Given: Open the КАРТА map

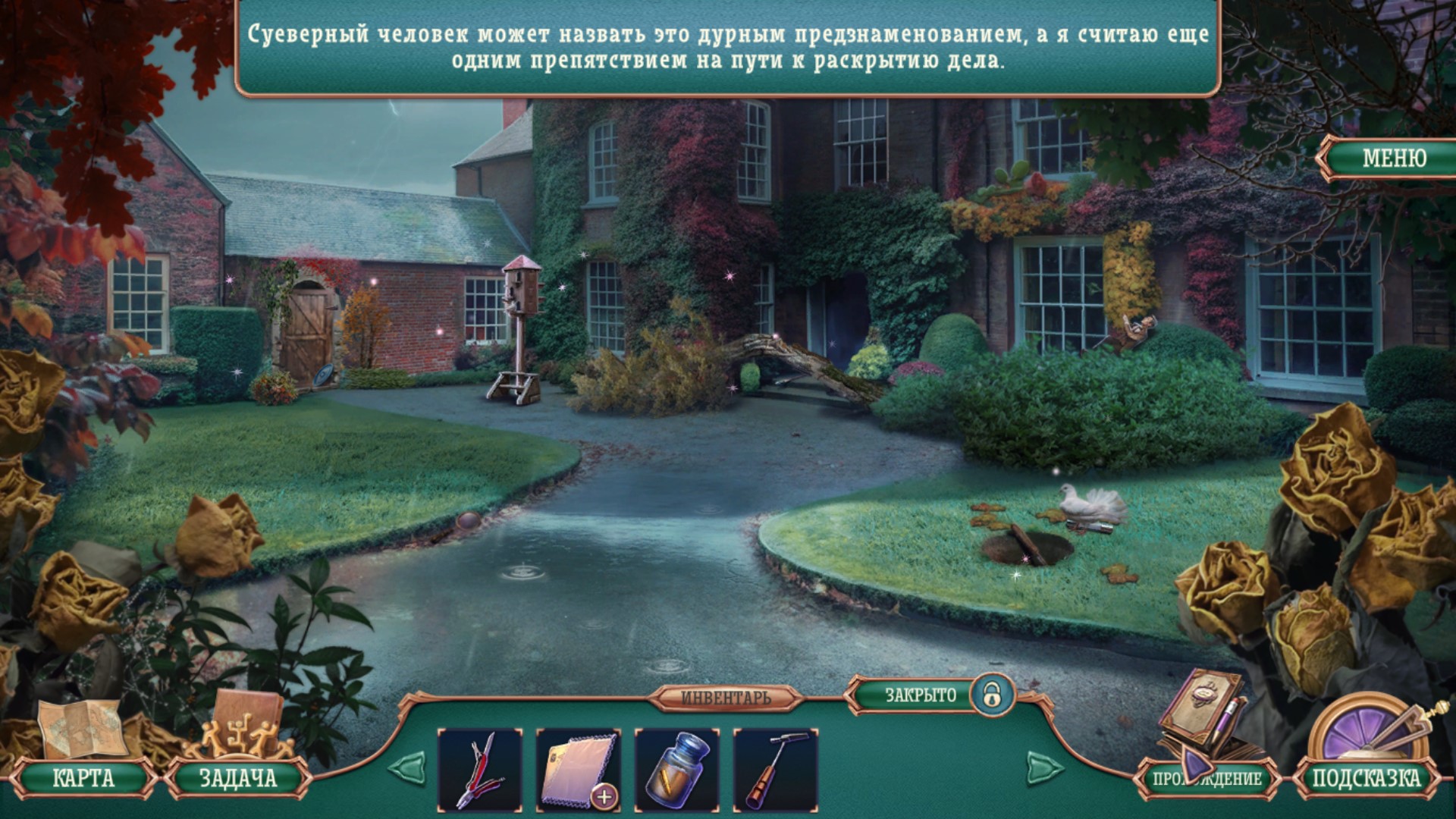Looking at the screenshot, I should 83,778.
